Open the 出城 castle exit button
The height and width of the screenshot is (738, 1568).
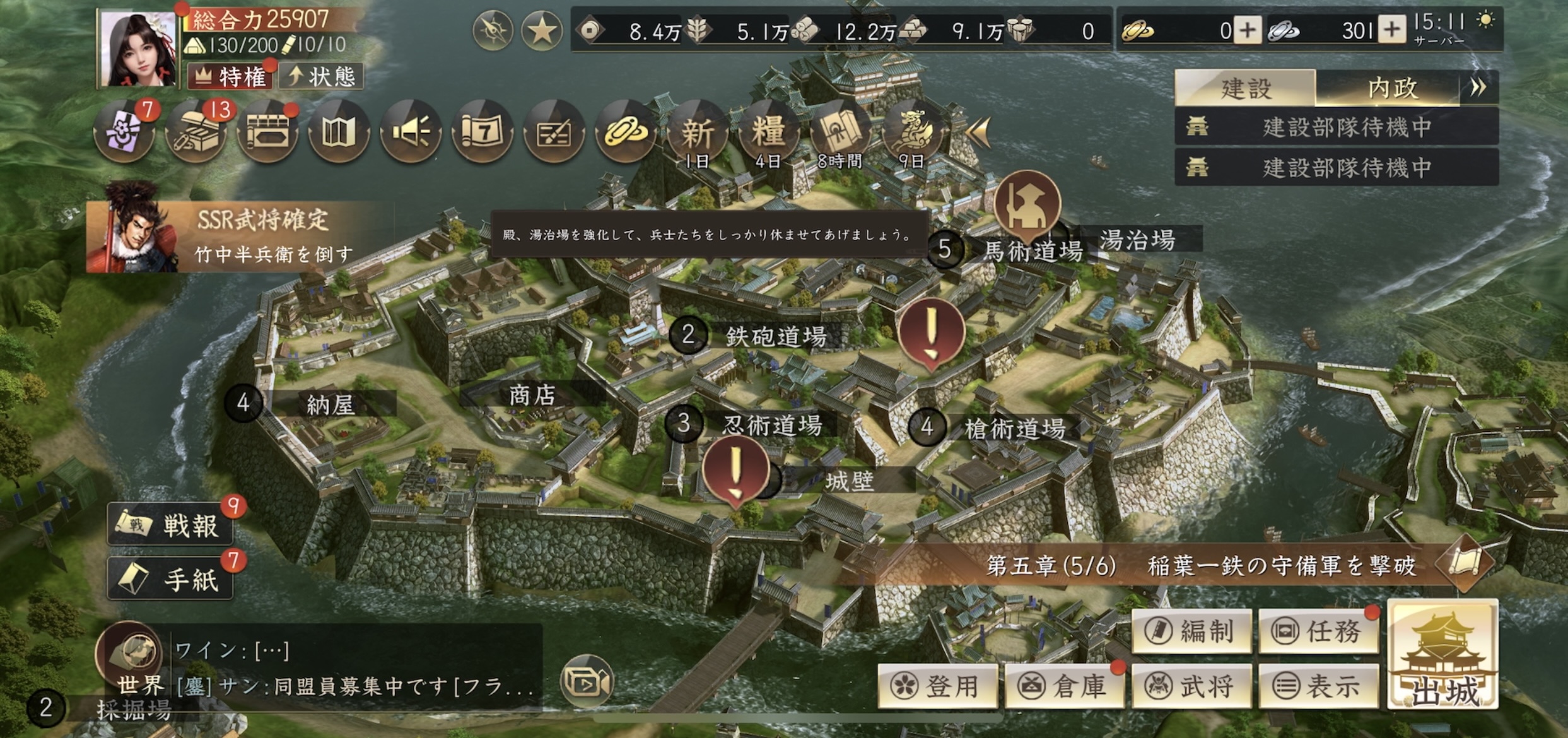click(1442, 656)
